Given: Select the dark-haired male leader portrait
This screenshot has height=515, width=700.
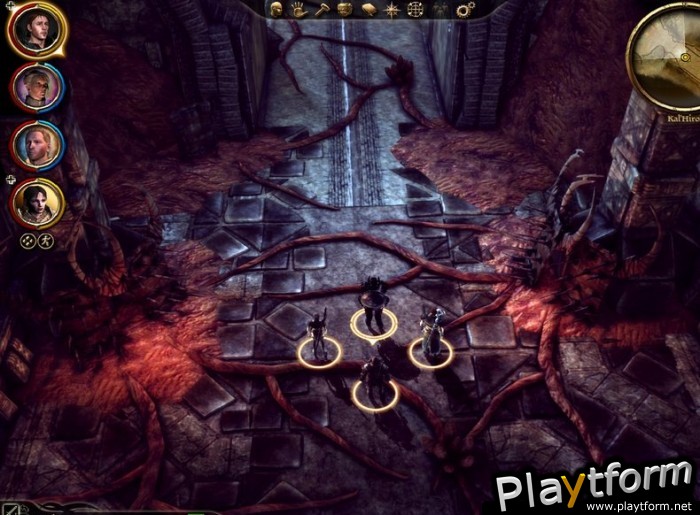Looking at the screenshot, I should (37, 30).
